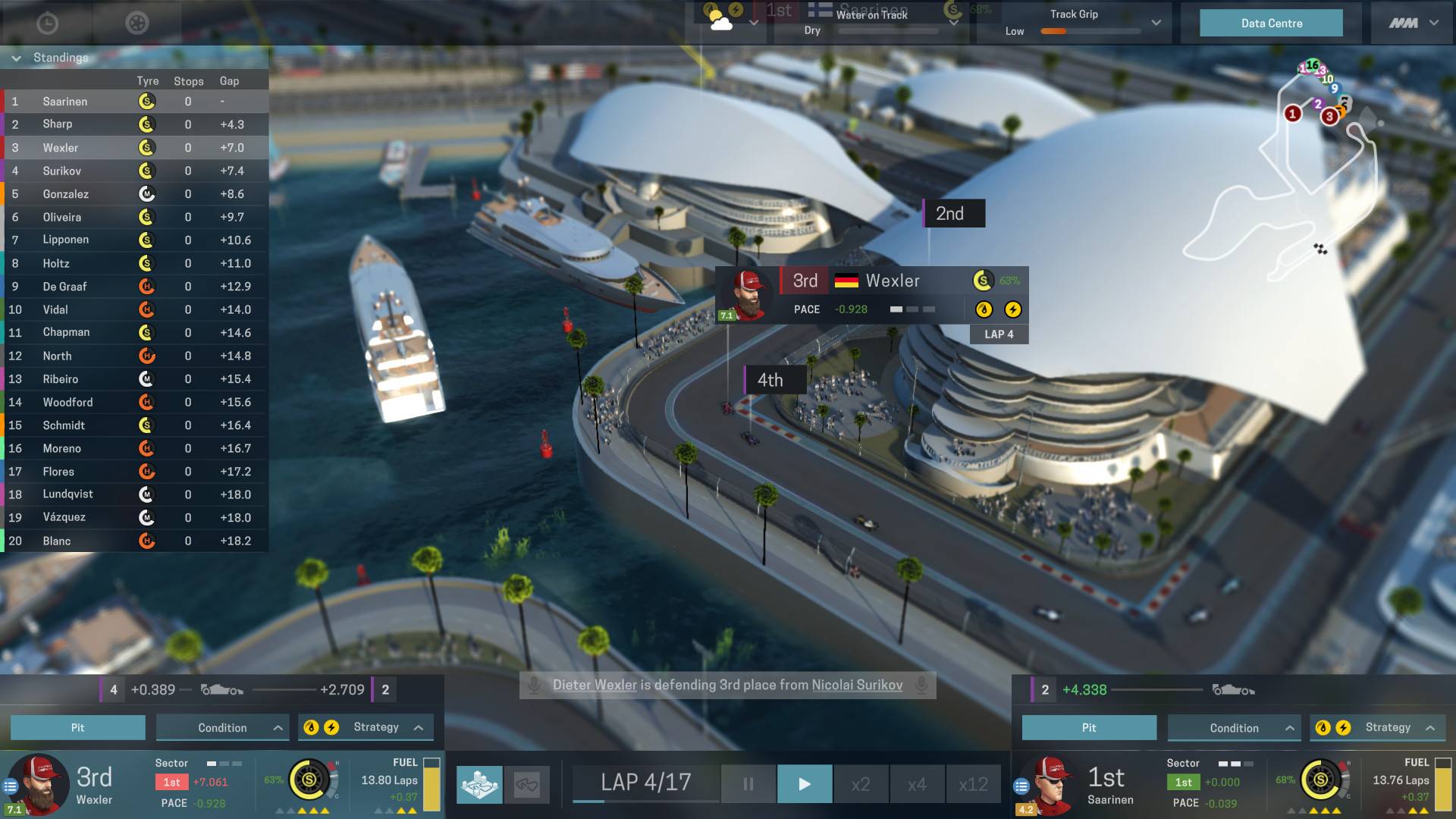Screen dimensions: 1456x819
Task: Switch to the isometric 3D circuit view icon
Action: tap(479, 785)
